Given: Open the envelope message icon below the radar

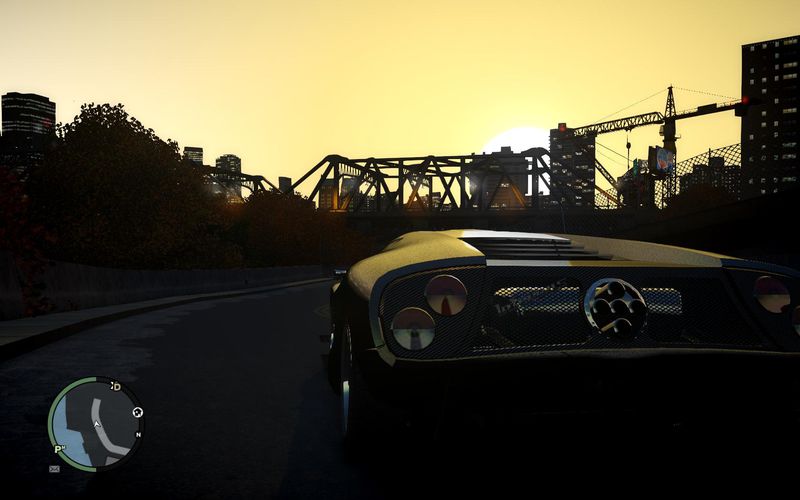Looking at the screenshot, I should 54,467.
